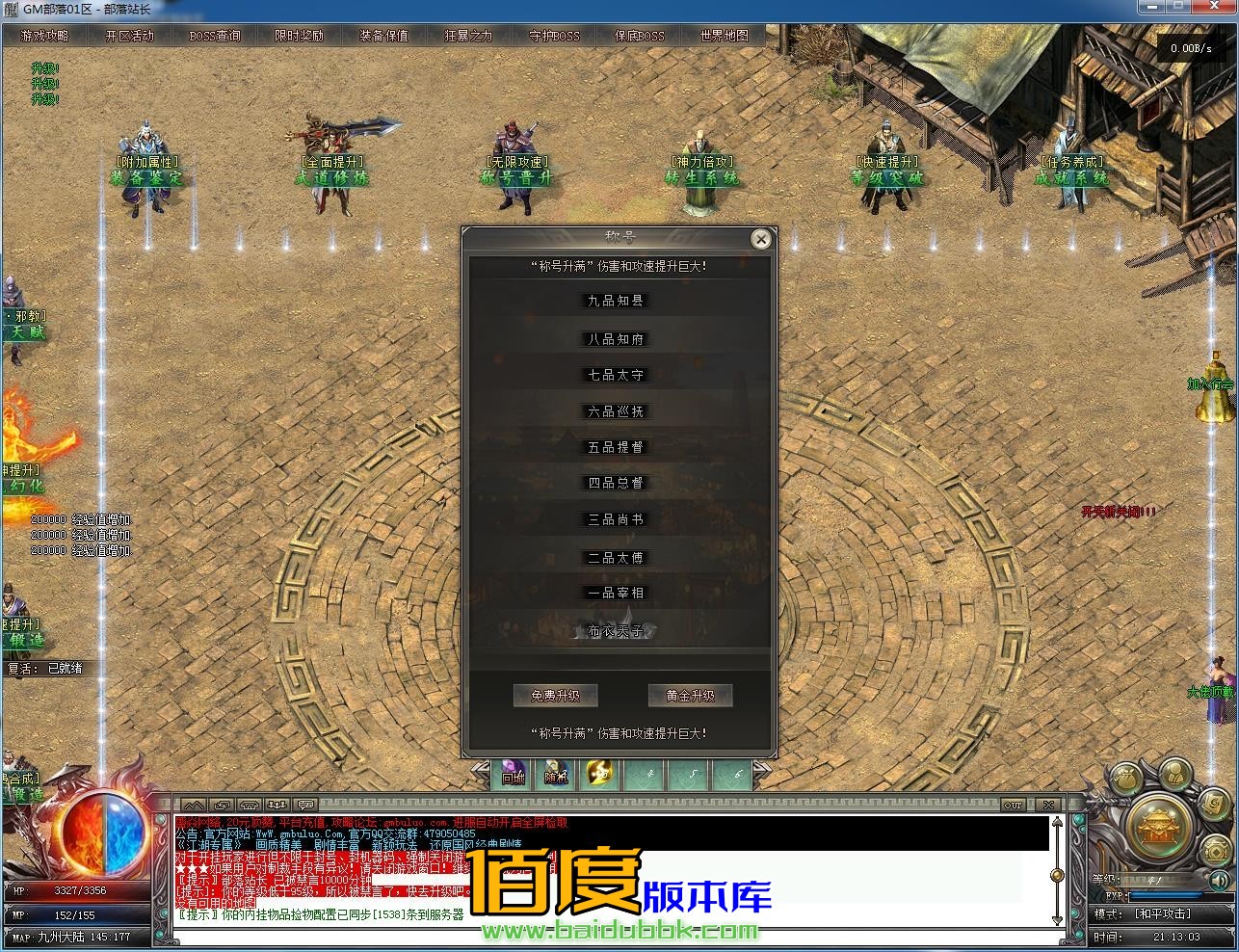Use the 随机 random teleport hotbar slot
This screenshot has height=952, width=1239.
[556, 775]
